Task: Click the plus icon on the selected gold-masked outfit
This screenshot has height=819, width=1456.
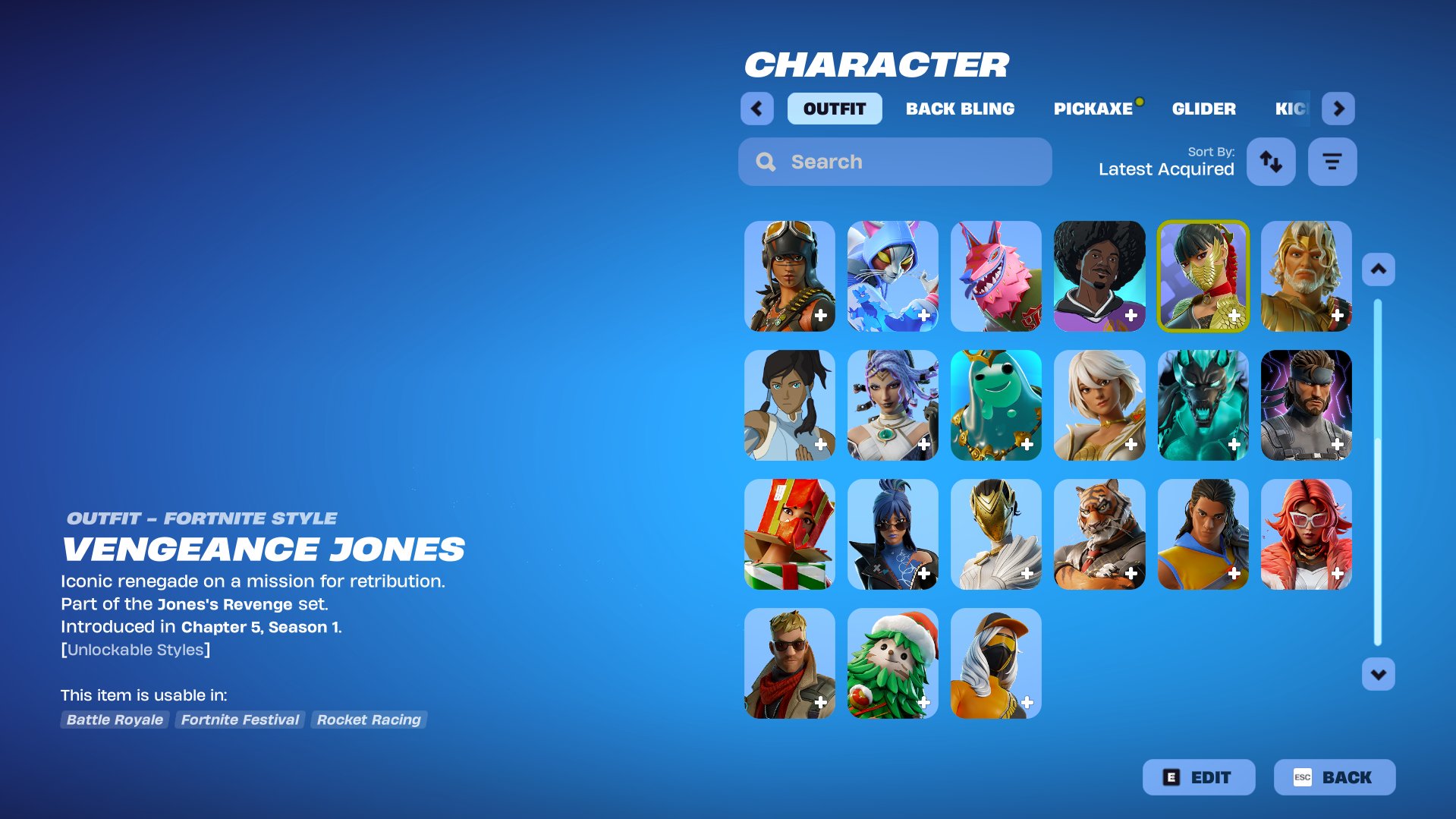Action: 1234,314
